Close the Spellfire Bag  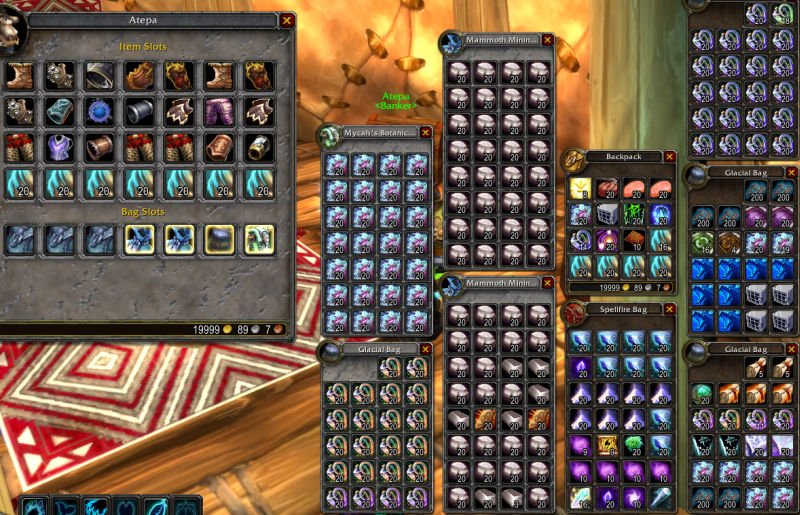669,310
